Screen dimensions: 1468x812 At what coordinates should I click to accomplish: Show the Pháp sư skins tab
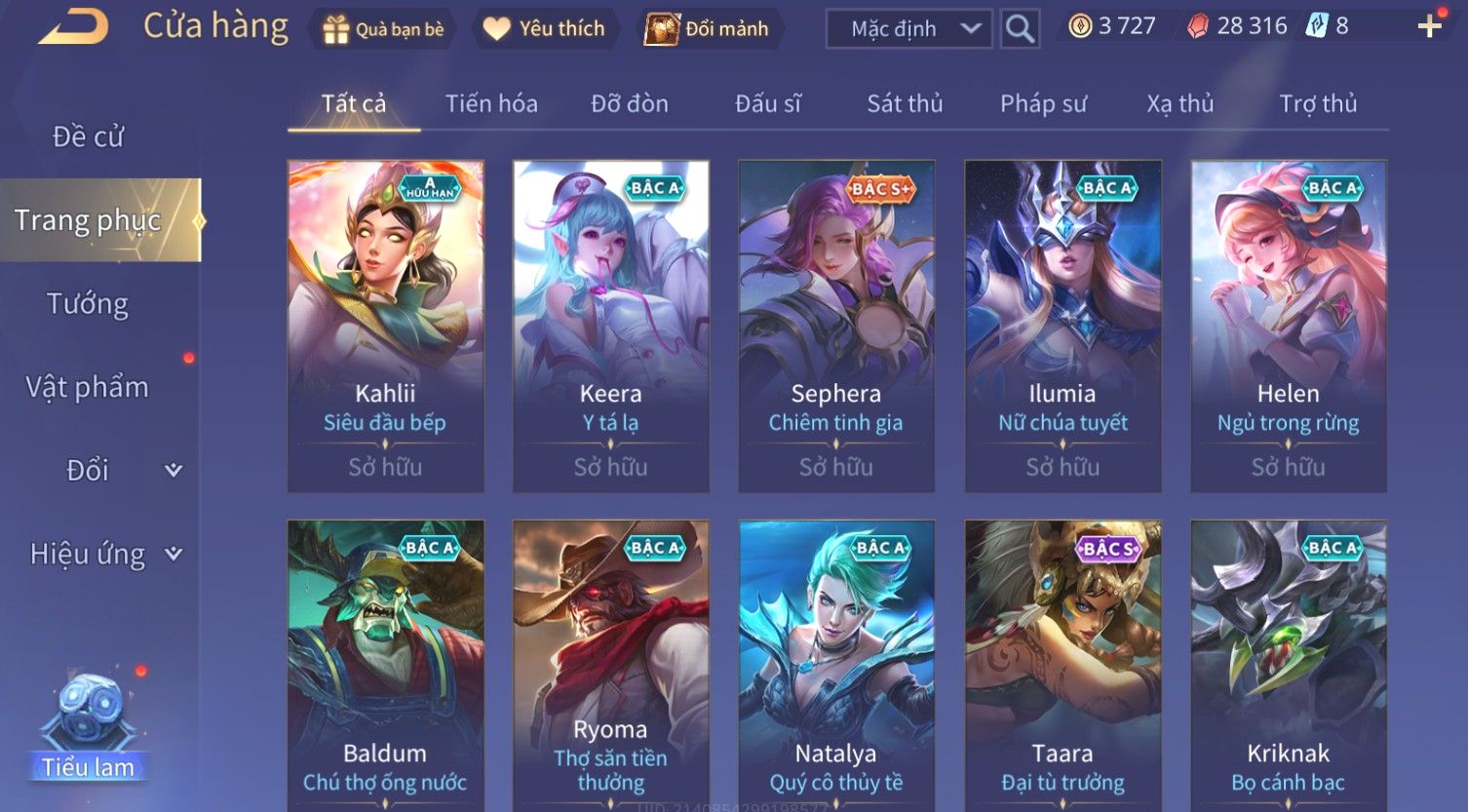coord(1043,103)
